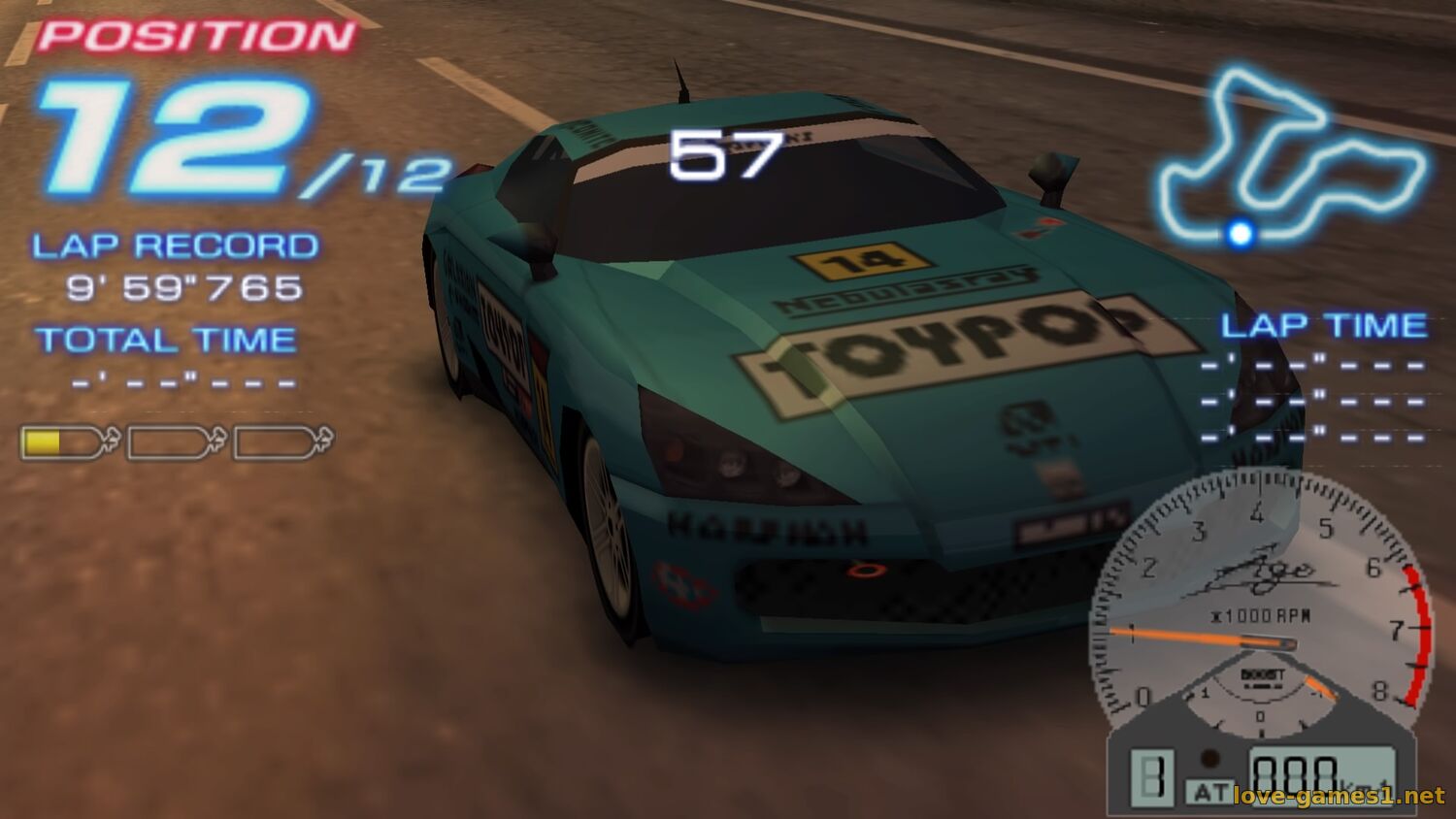Click the AT transmission indicator
Viewport: 1456px width, 819px height.
pyautogui.click(x=1209, y=792)
